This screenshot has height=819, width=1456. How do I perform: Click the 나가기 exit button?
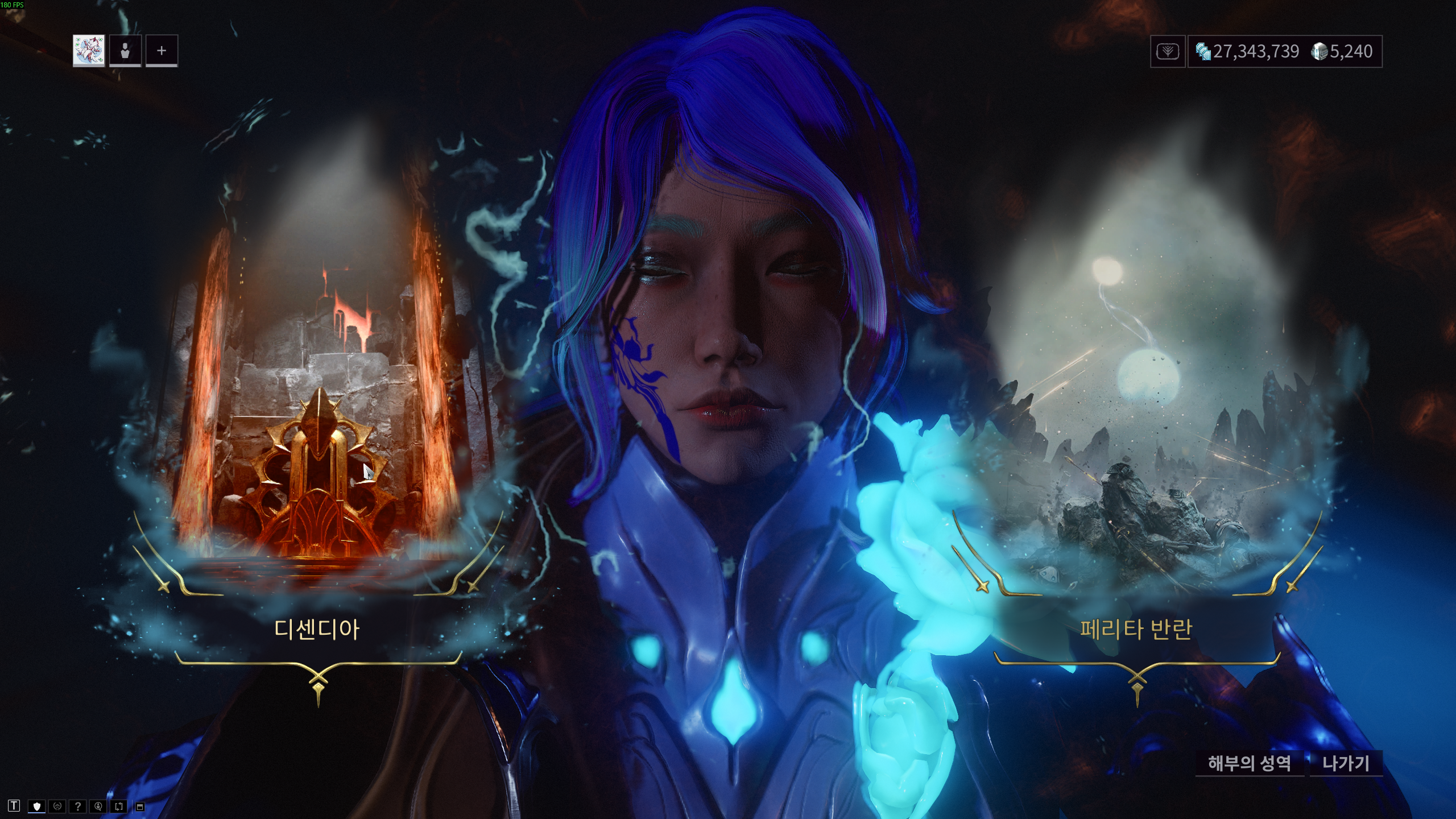tap(1346, 763)
